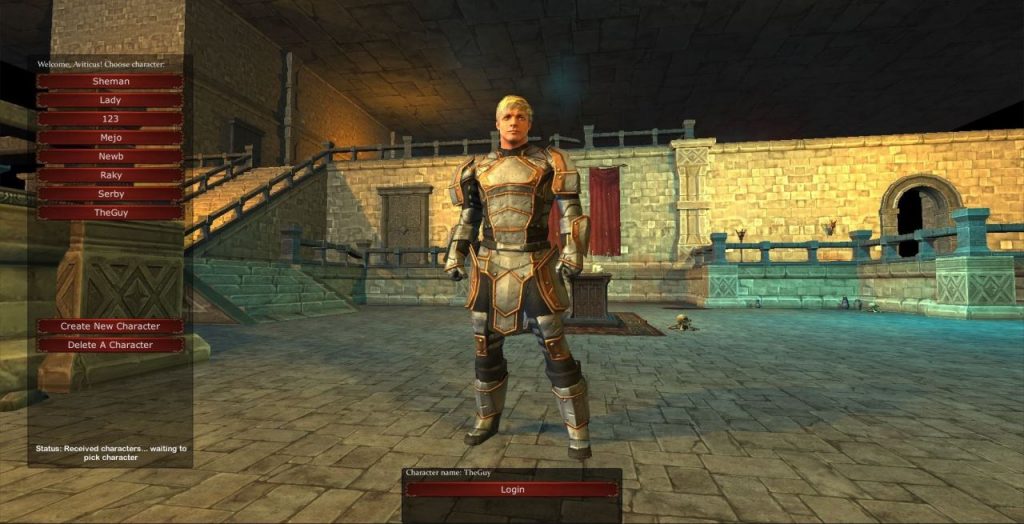Select TheGuy in the character list
Image resolution: width=1024 pixels, height=524 pixels.
(x=110, y=213)
